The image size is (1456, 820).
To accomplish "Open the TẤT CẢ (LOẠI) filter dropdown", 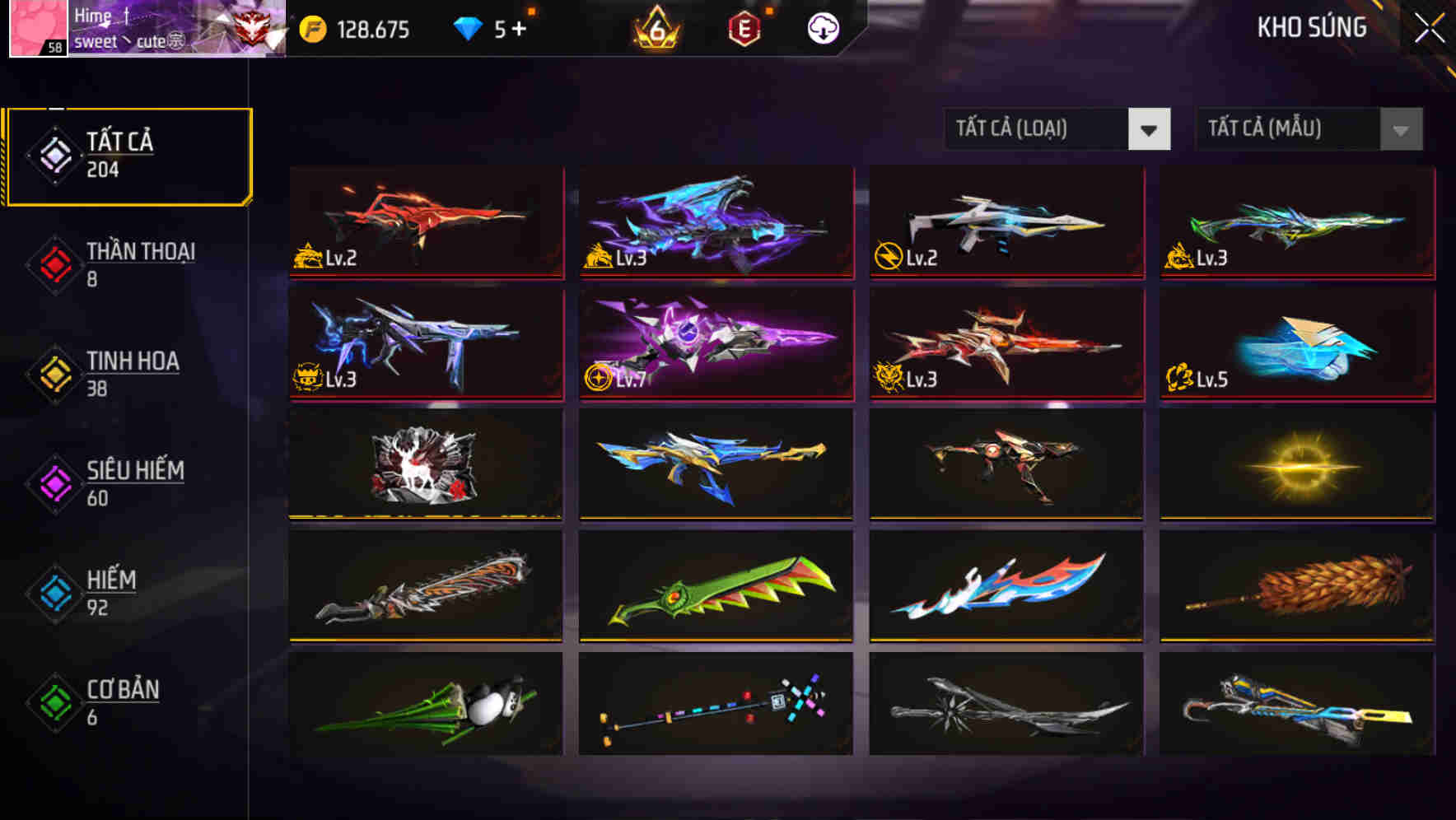I will (1057, 129).
